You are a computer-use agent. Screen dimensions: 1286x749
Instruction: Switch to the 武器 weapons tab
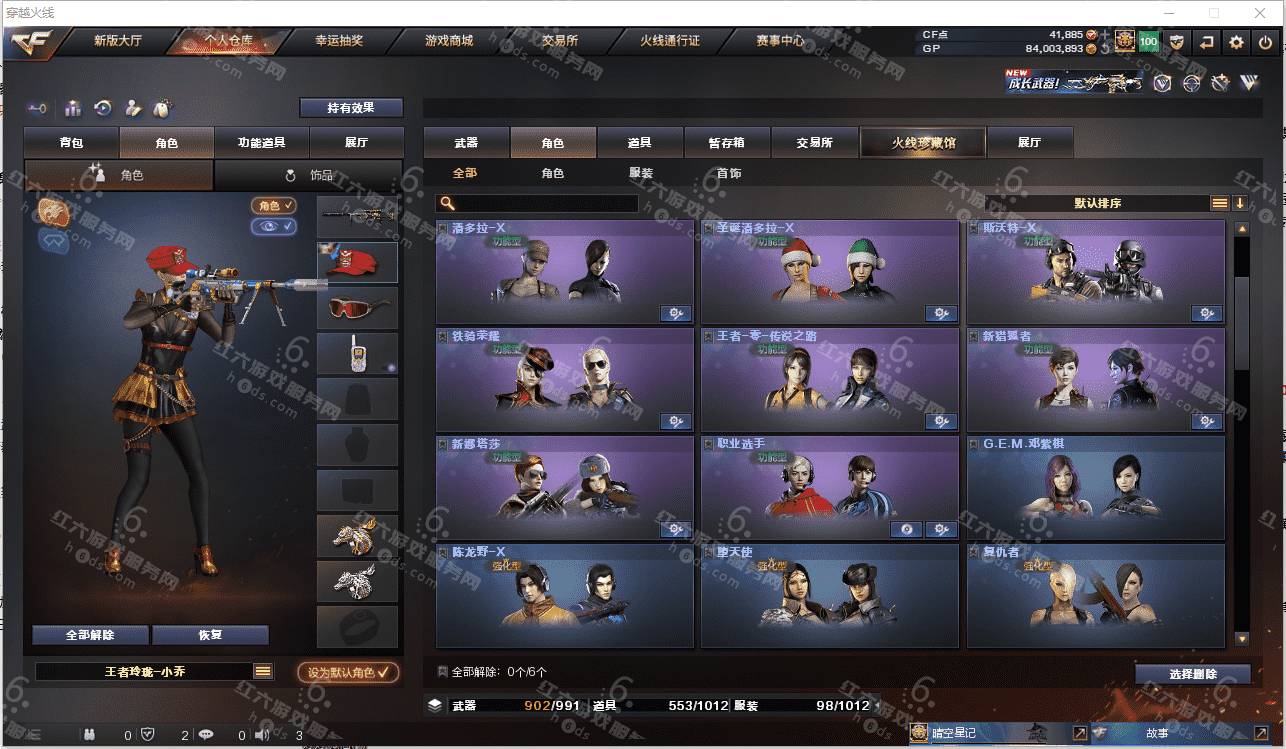pos(466,143)
